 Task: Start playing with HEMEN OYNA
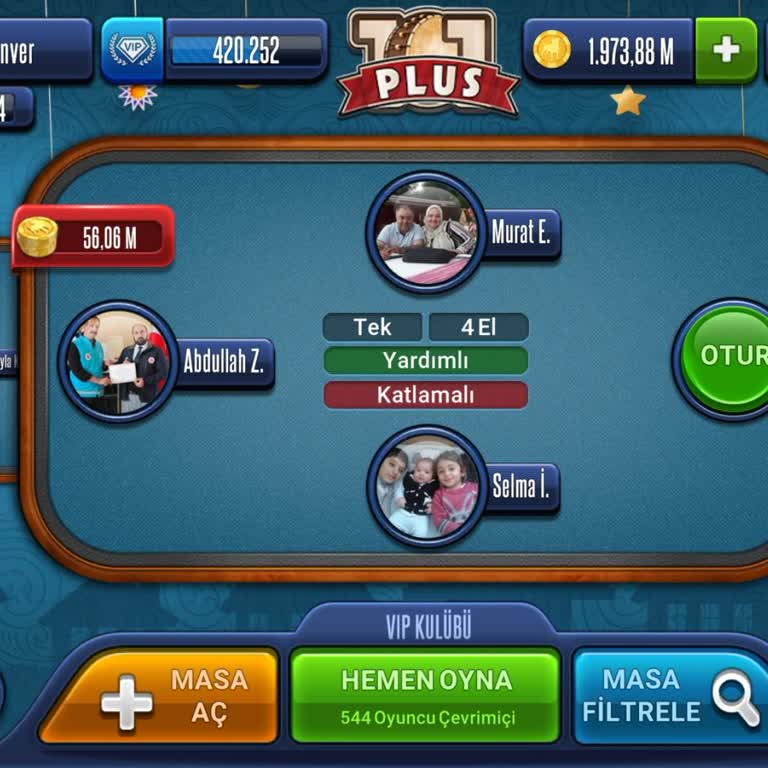[x=425, y=695]
